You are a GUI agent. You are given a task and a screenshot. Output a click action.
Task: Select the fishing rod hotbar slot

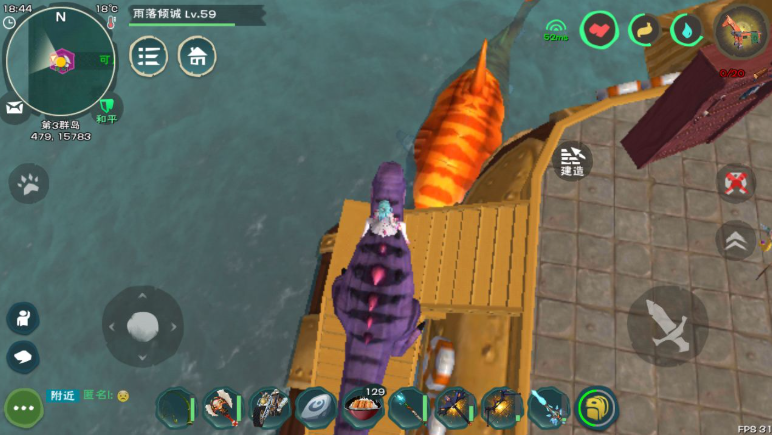point(176,407)
